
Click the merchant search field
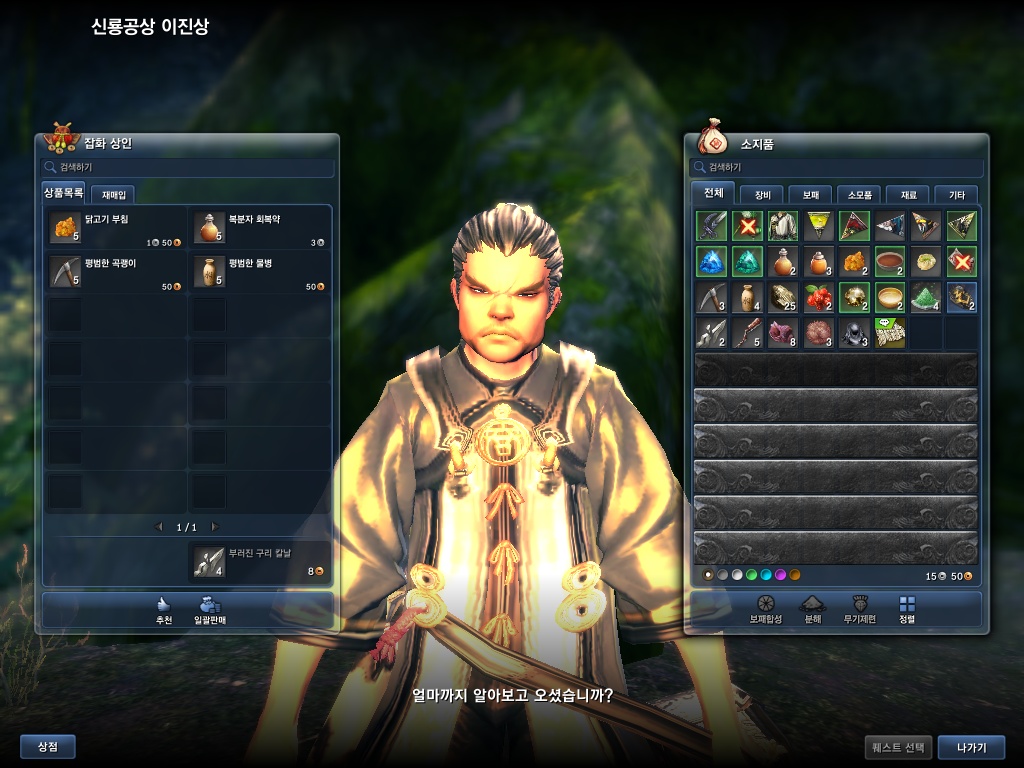(x=188, y=167)
